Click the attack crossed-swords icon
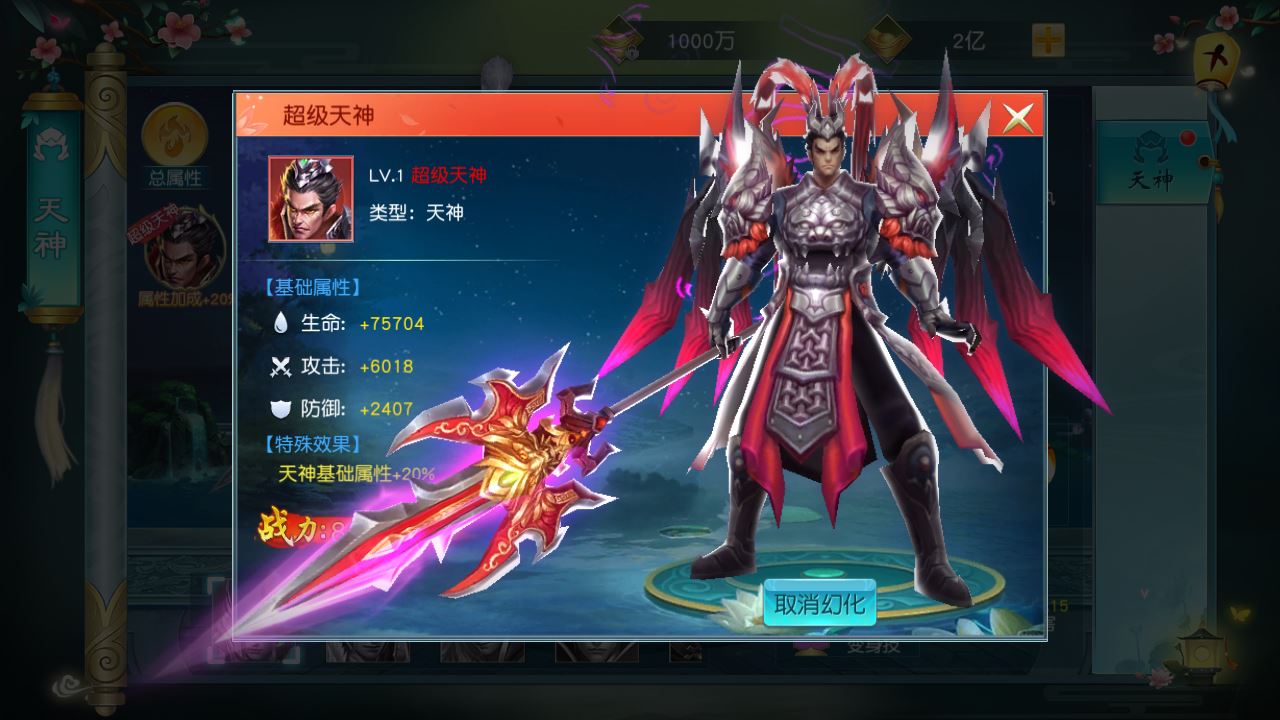 coord(283,367)
